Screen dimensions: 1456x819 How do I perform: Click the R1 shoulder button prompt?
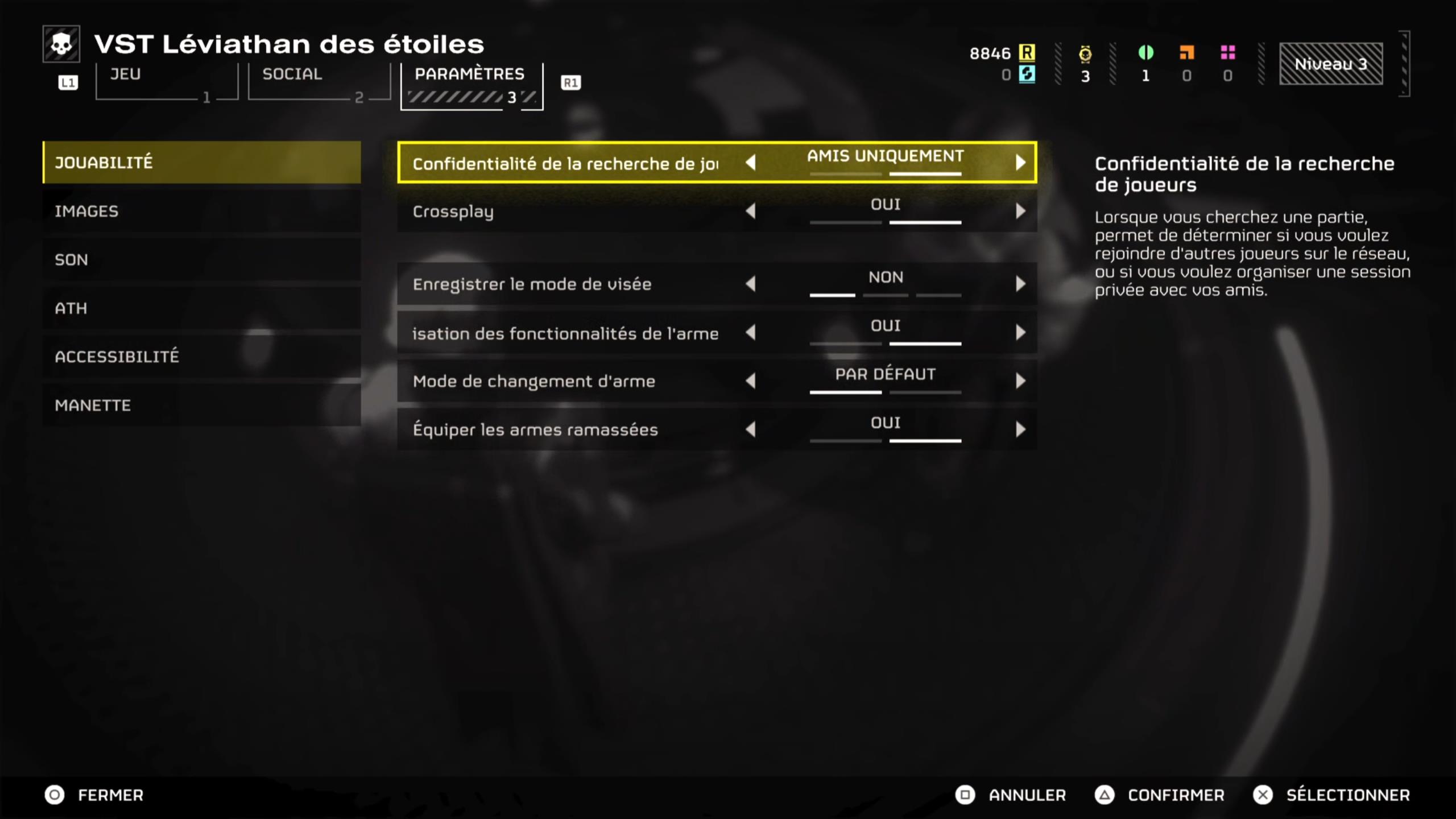point(571,81)
